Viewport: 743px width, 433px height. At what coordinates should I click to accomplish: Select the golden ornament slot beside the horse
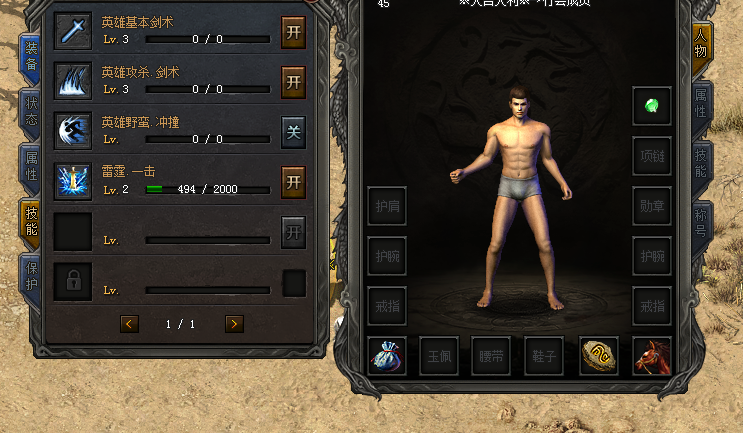pos(598,355)
